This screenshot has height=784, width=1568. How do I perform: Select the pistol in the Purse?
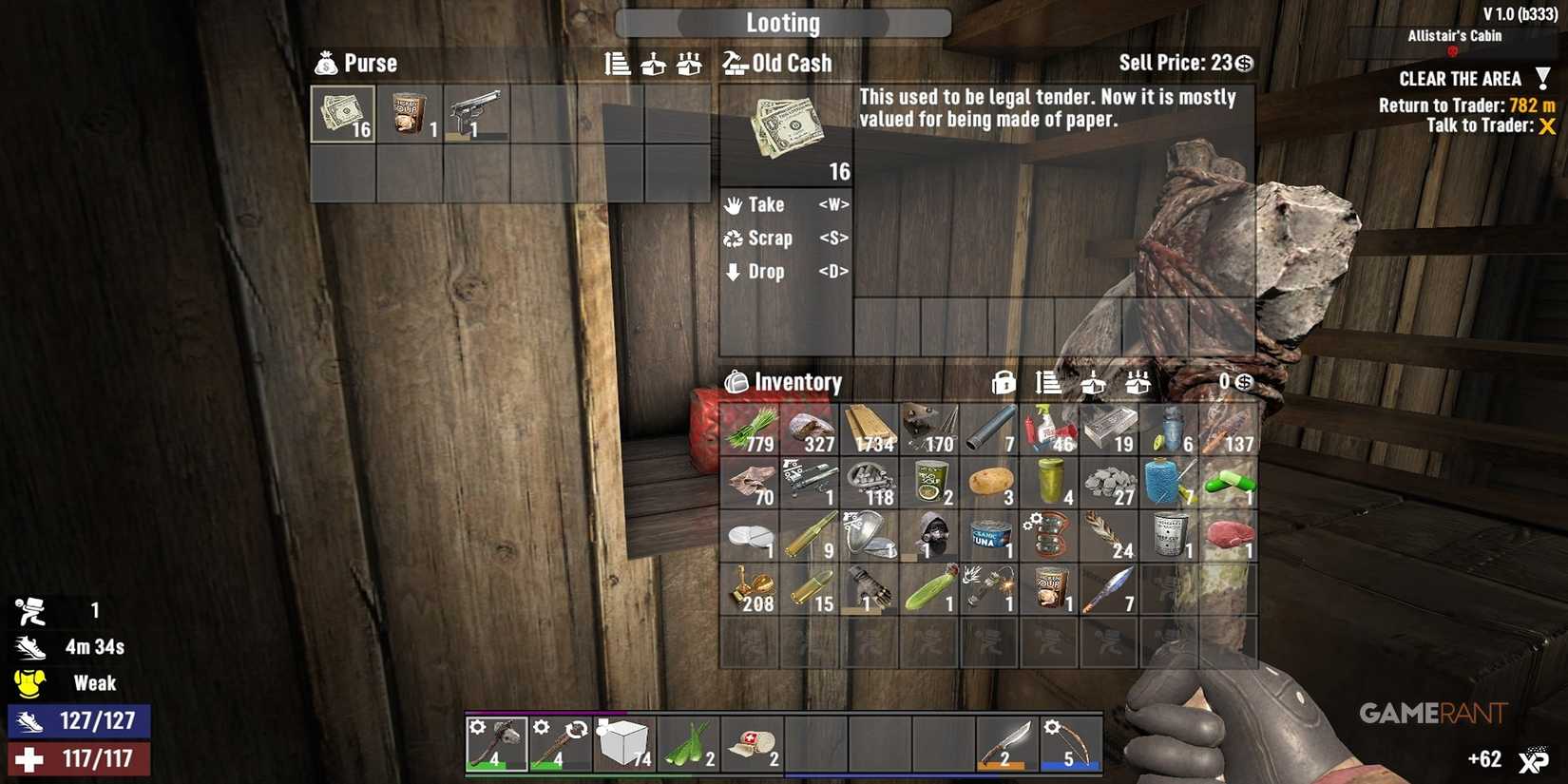tap(476, 112)
